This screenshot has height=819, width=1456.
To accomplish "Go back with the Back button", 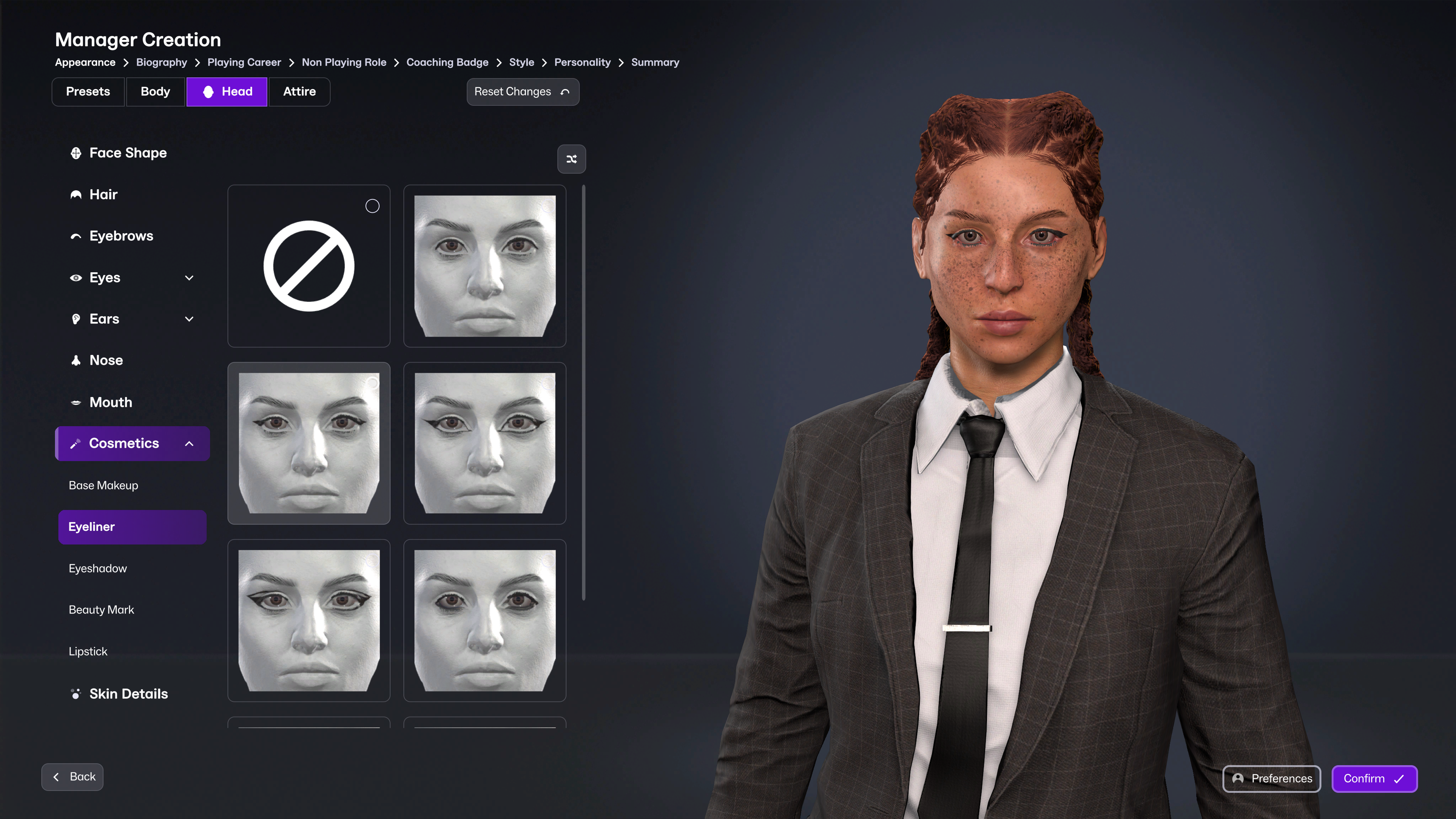I will coord(72,777).
